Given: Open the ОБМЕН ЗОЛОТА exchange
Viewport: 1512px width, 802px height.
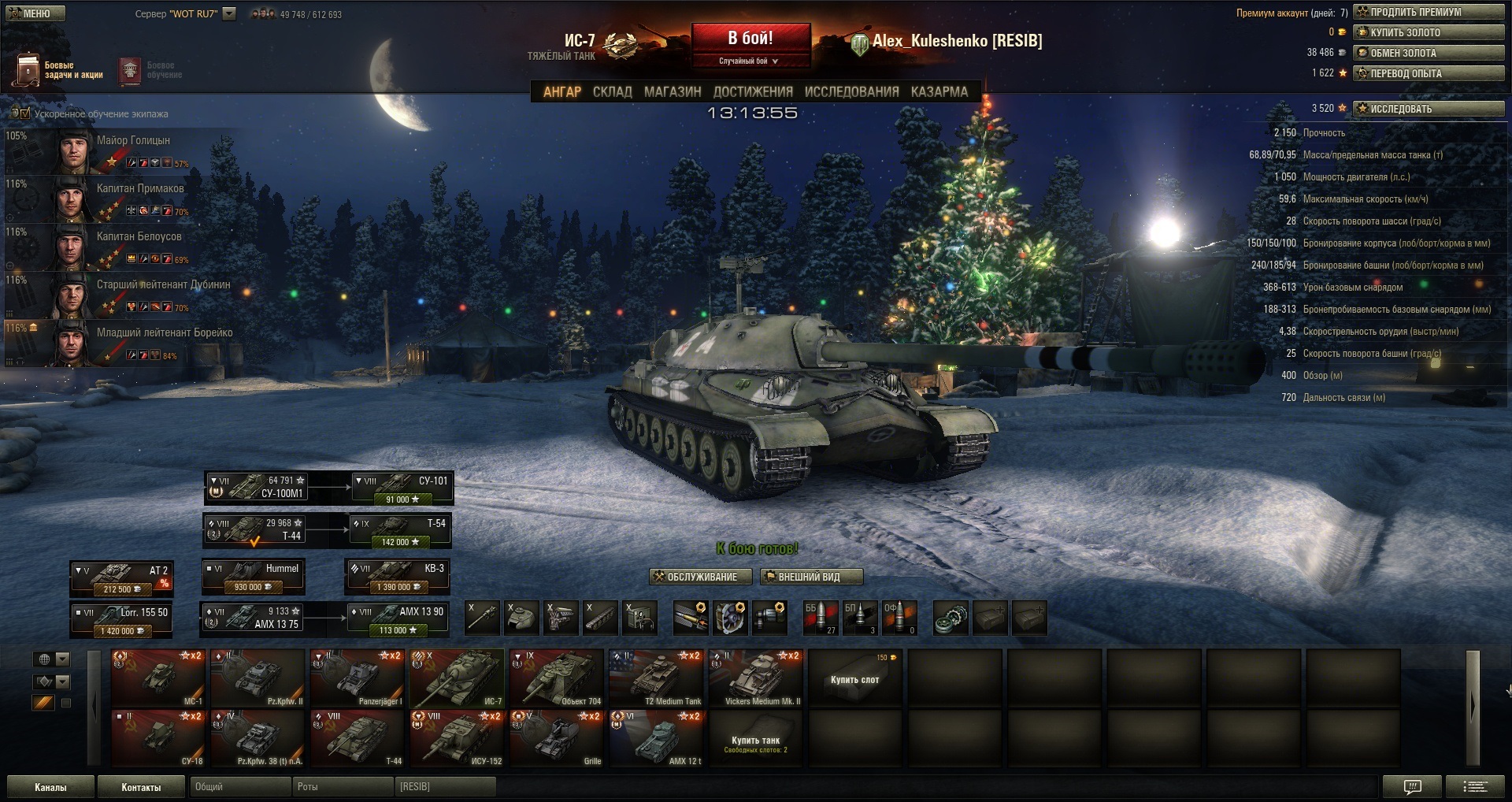Looking at the screenshot, I should coord(1429,53).
